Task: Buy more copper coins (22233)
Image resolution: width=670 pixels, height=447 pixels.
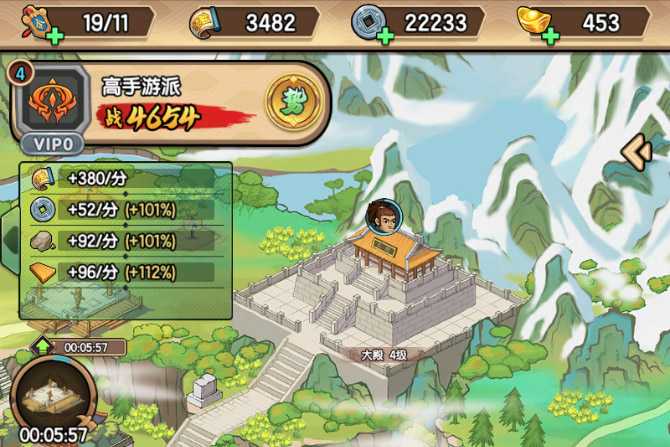Action: [x=386, y=36]
